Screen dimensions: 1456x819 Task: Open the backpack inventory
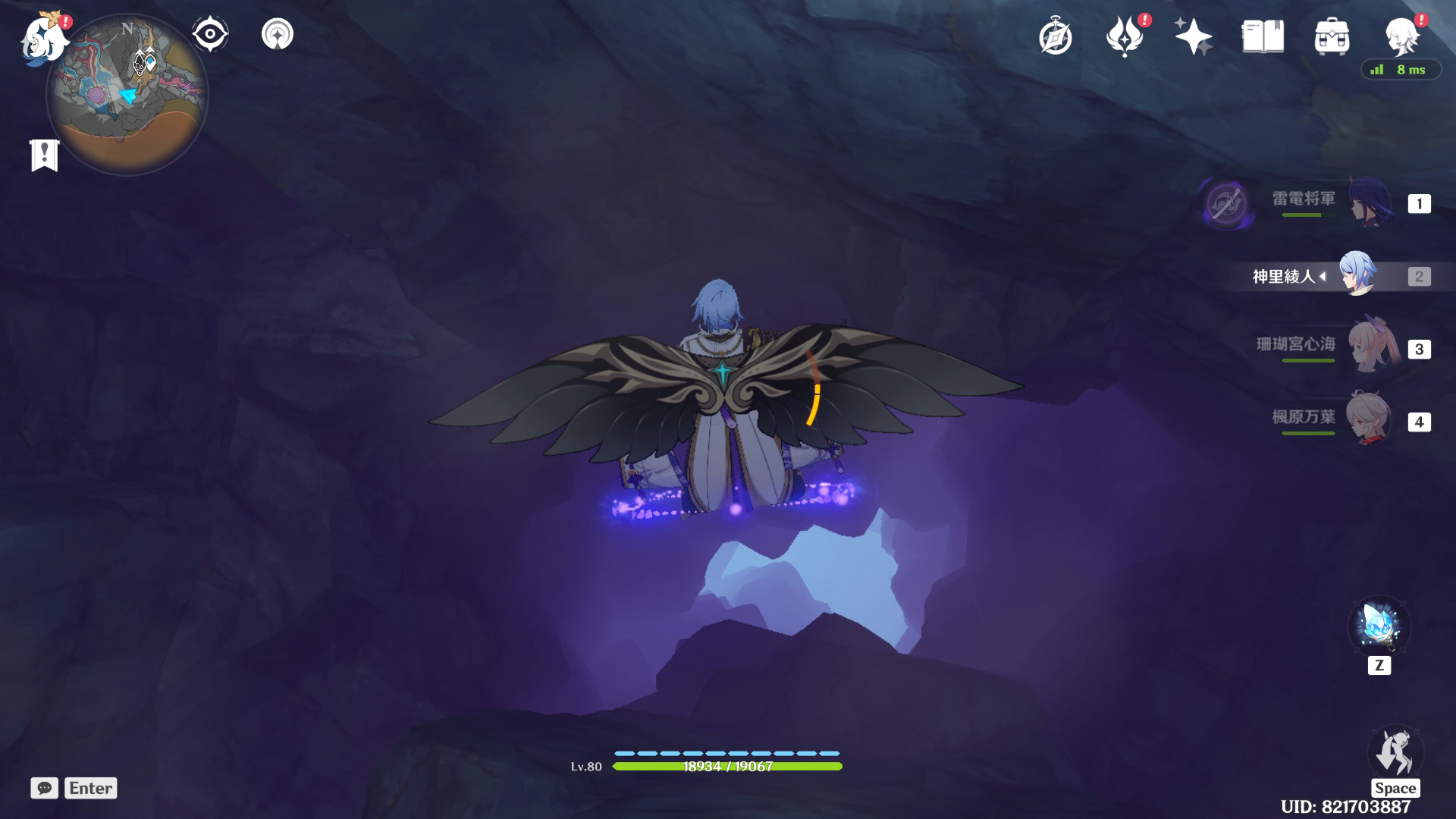coord(1332,37)
